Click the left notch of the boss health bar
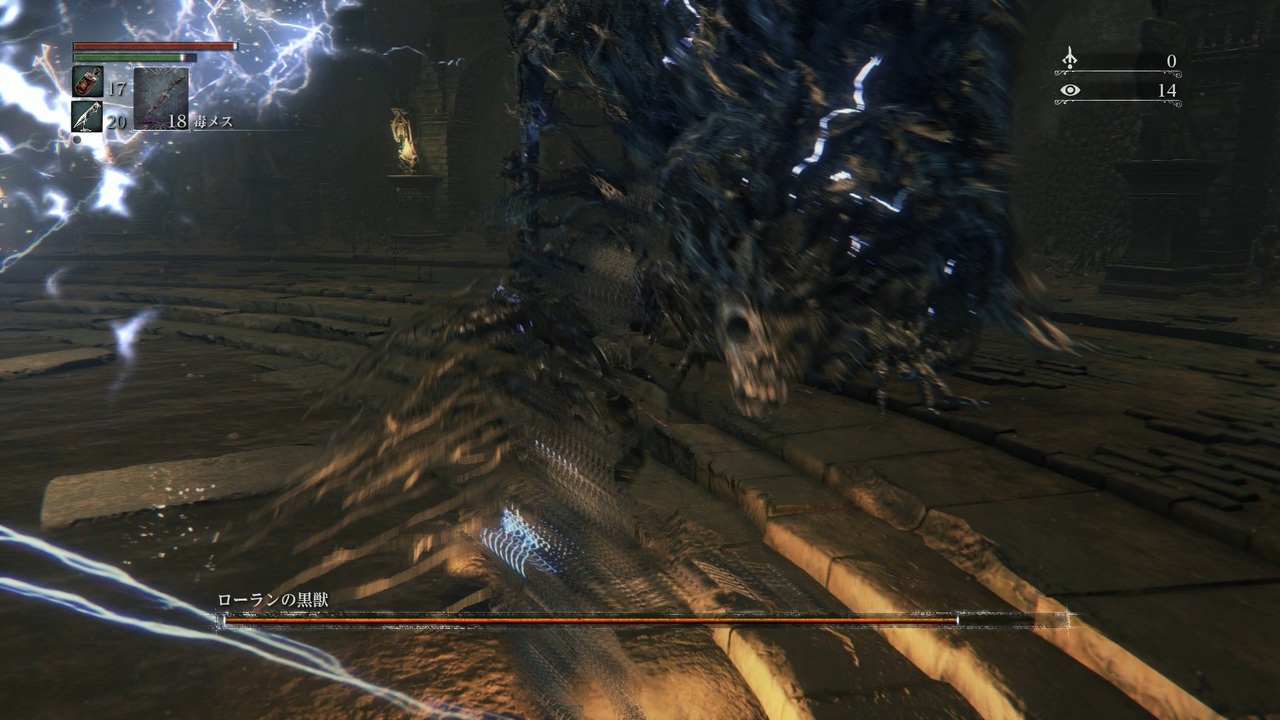This screenshot has height=720, width=1280. pyautogui.click(x=218, y=618)
